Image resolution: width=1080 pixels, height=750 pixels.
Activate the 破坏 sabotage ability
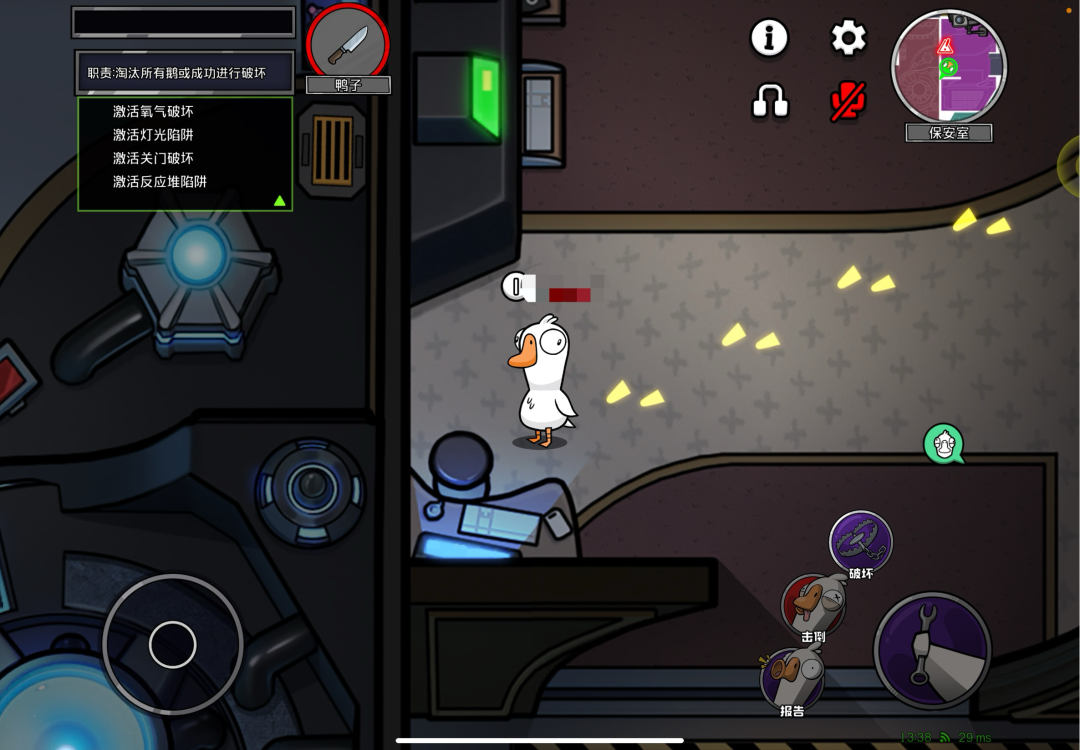(x=860, y=541)
